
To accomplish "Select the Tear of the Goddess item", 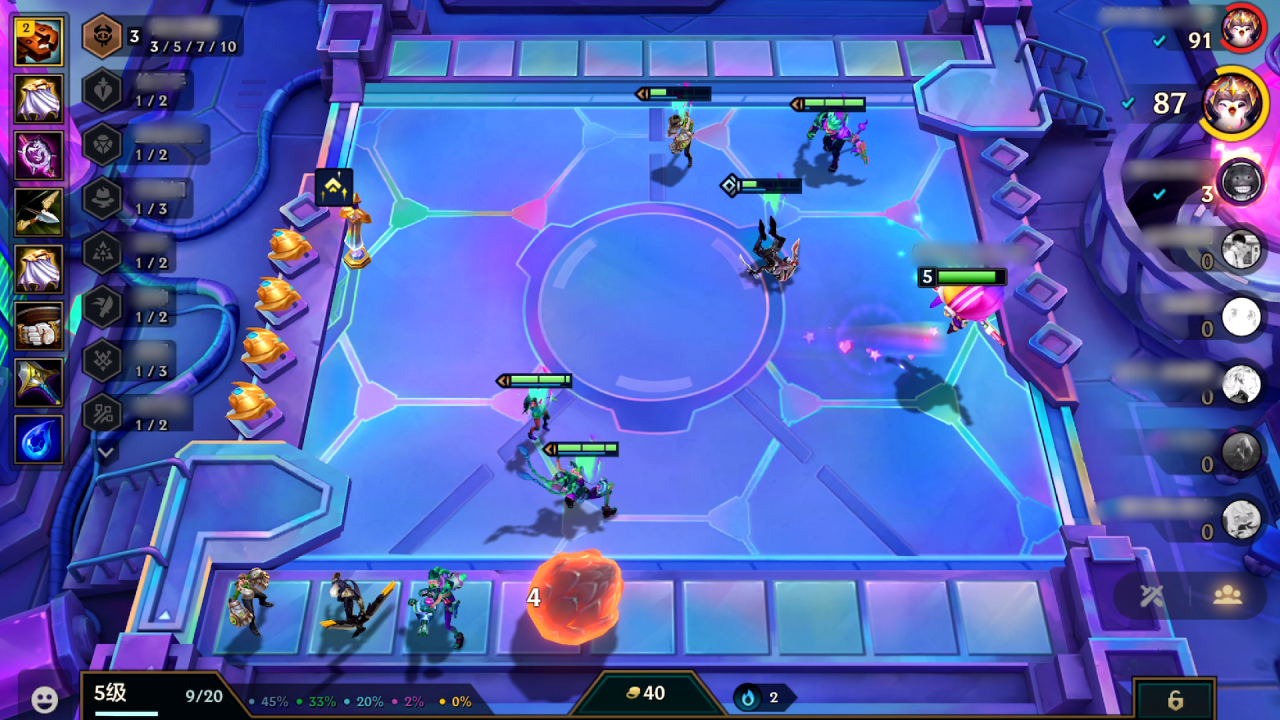I will 39,440.
